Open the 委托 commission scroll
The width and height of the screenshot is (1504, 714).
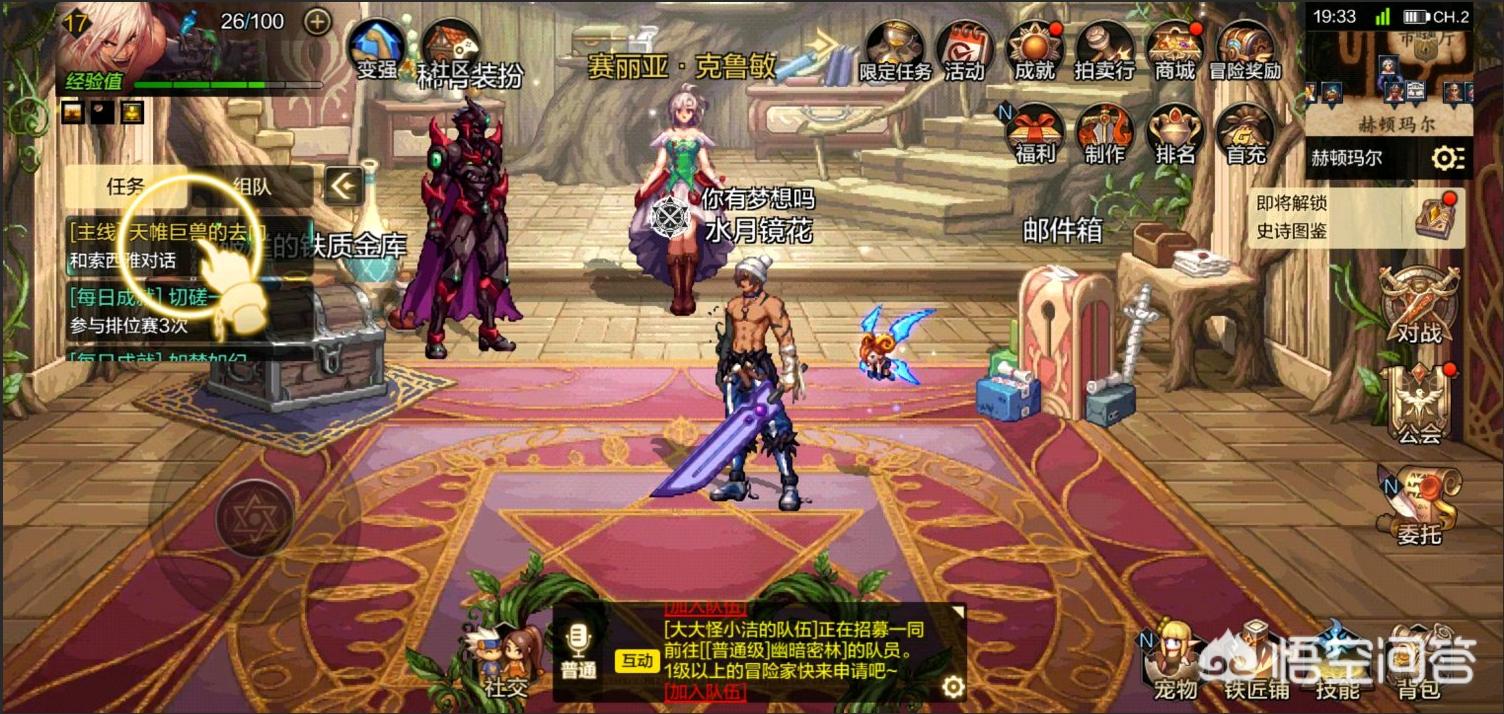(x=1419, y=507)
